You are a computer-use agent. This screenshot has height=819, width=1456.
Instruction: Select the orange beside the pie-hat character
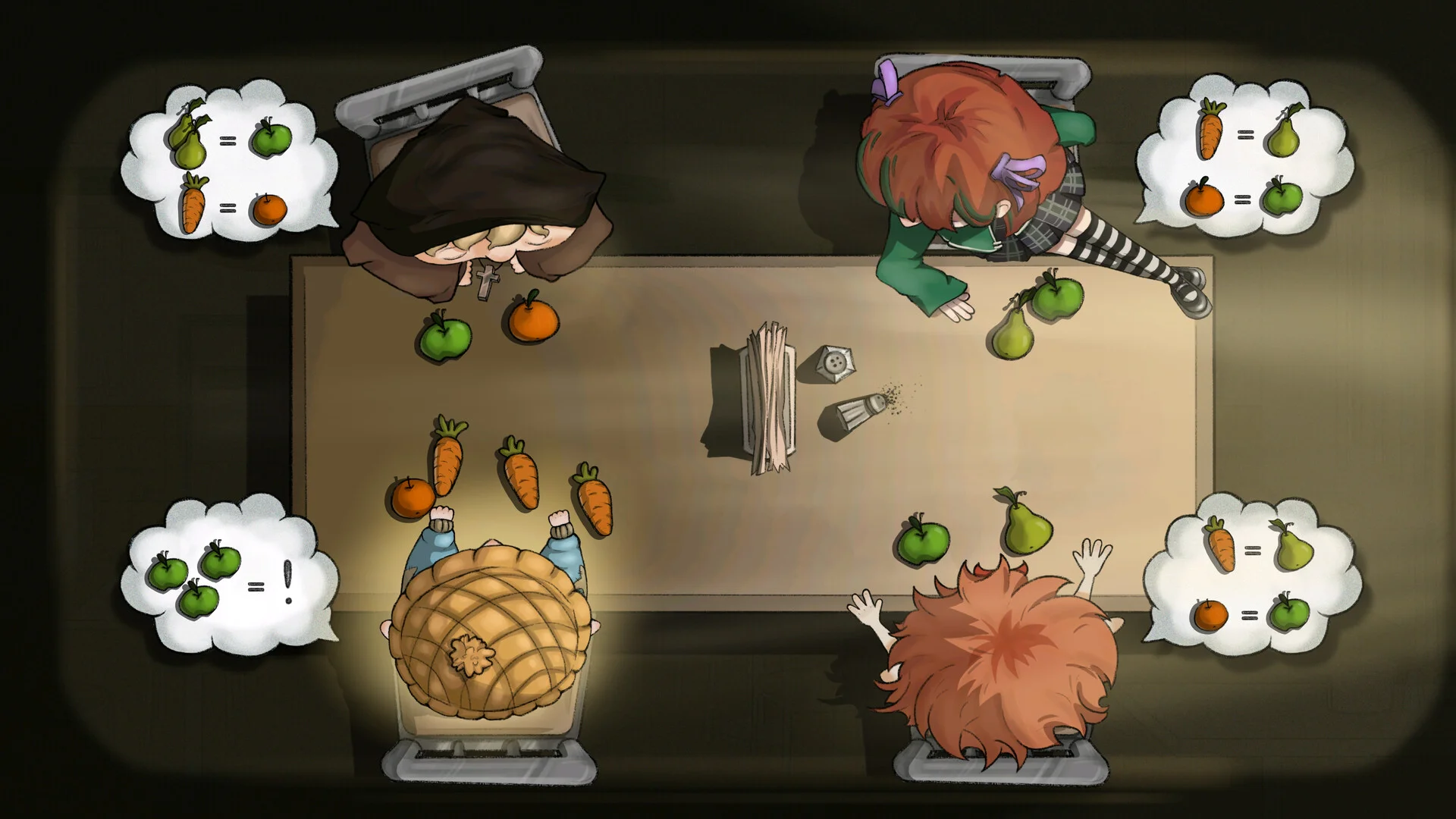click(413, 497)
